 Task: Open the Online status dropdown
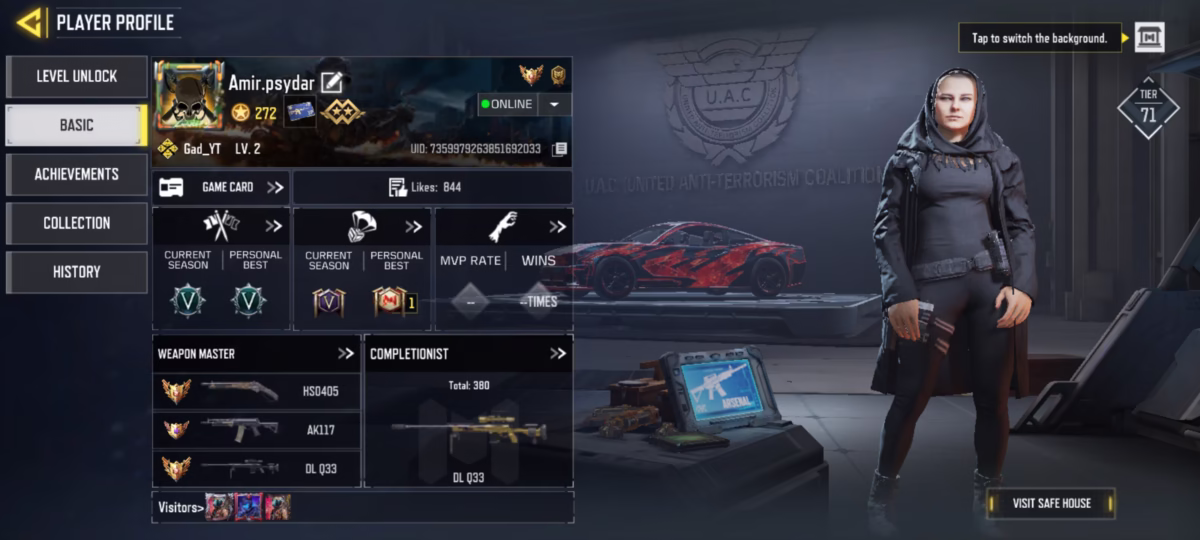[554, 104]
